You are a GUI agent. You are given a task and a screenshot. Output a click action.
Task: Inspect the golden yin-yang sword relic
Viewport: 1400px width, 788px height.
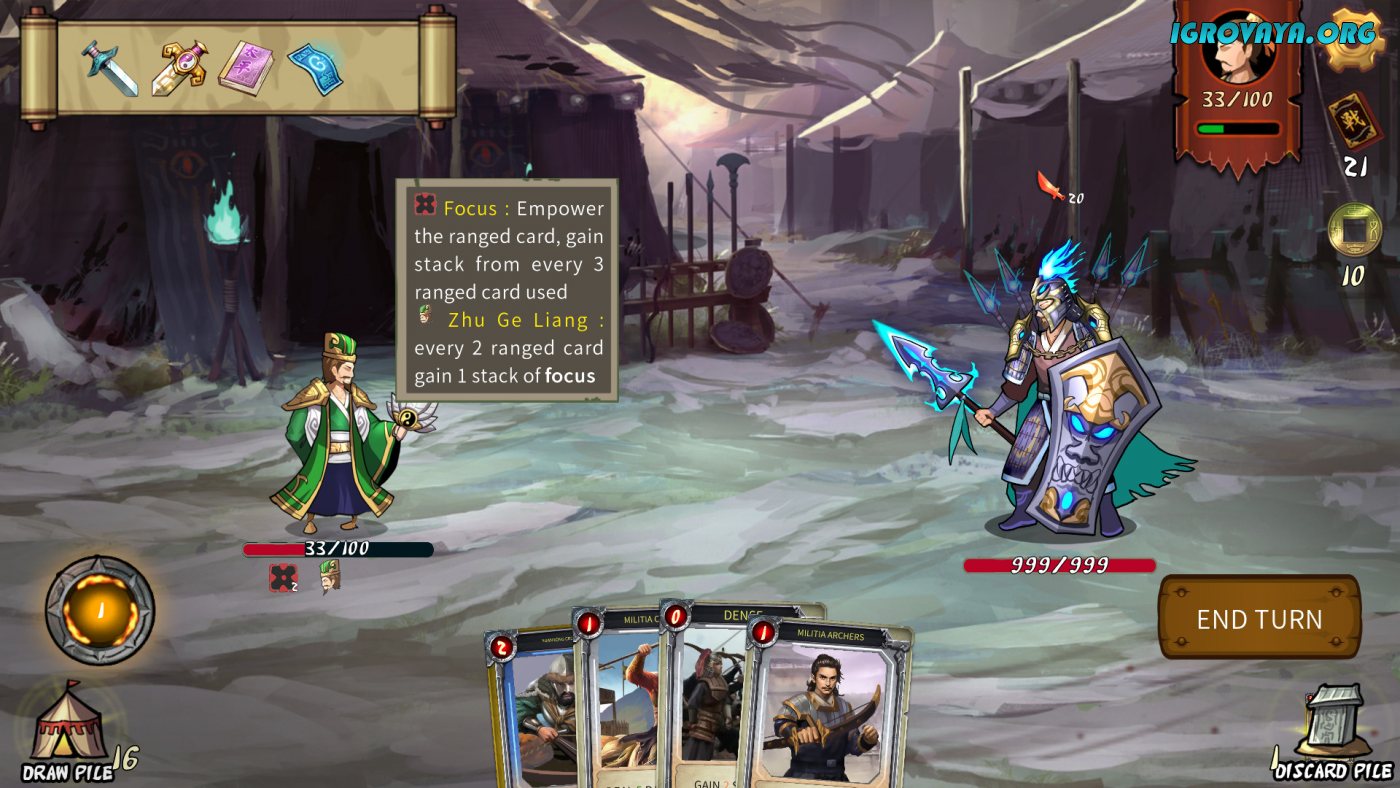(x=180, y=67)
